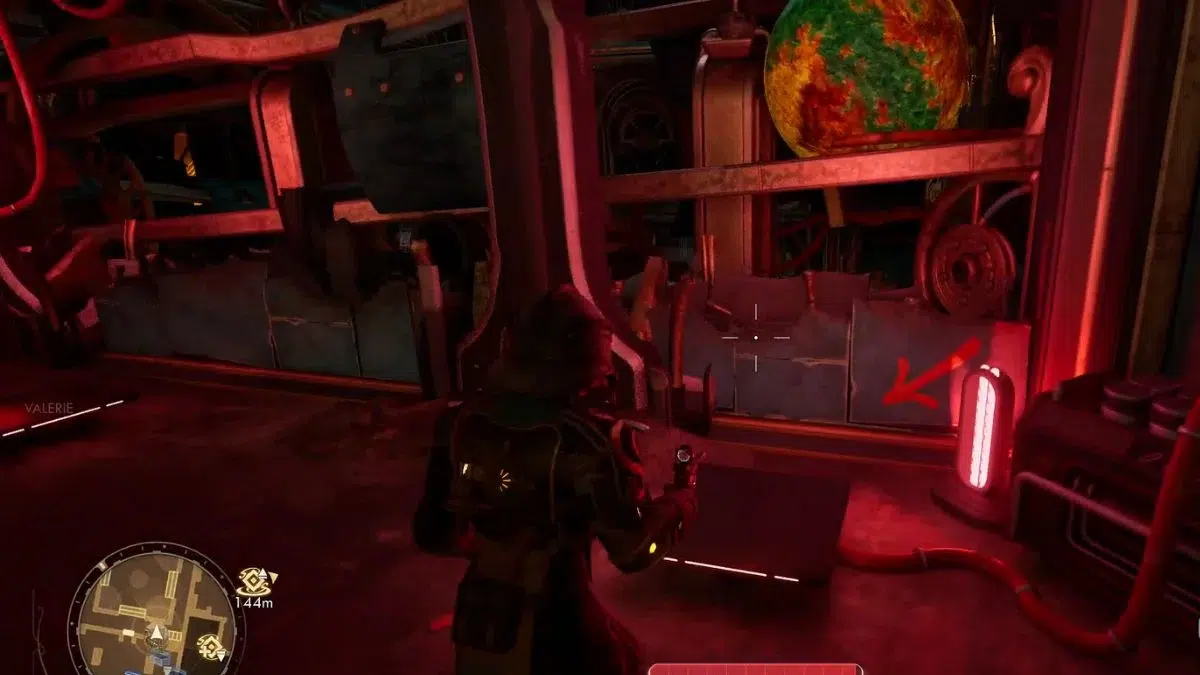The width and height of the screenshot is (1200, 675).
Task: Select the 144m objective marker
Action: point(254,580)
